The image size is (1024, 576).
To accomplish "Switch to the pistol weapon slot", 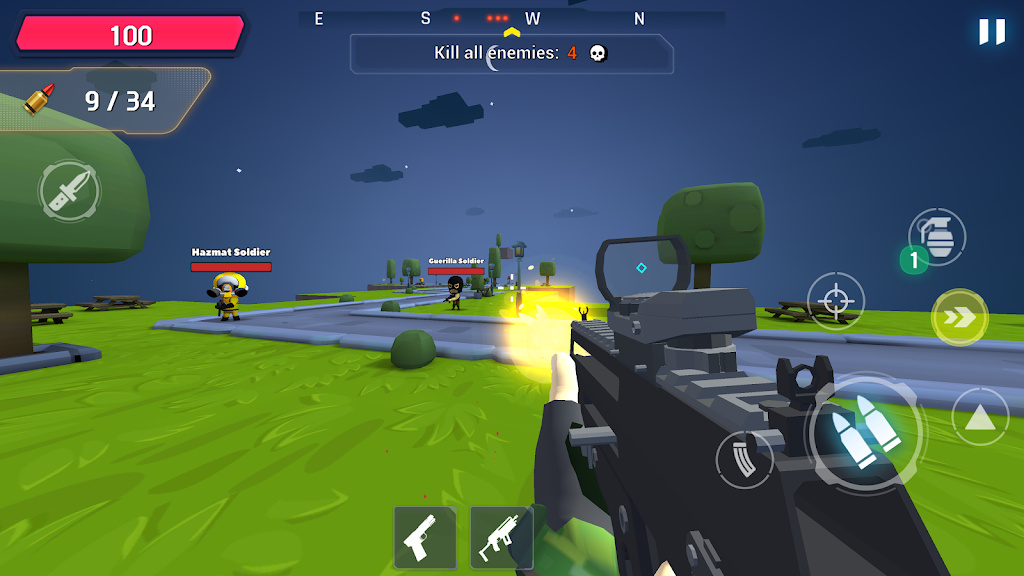I will tap(424, 538).
